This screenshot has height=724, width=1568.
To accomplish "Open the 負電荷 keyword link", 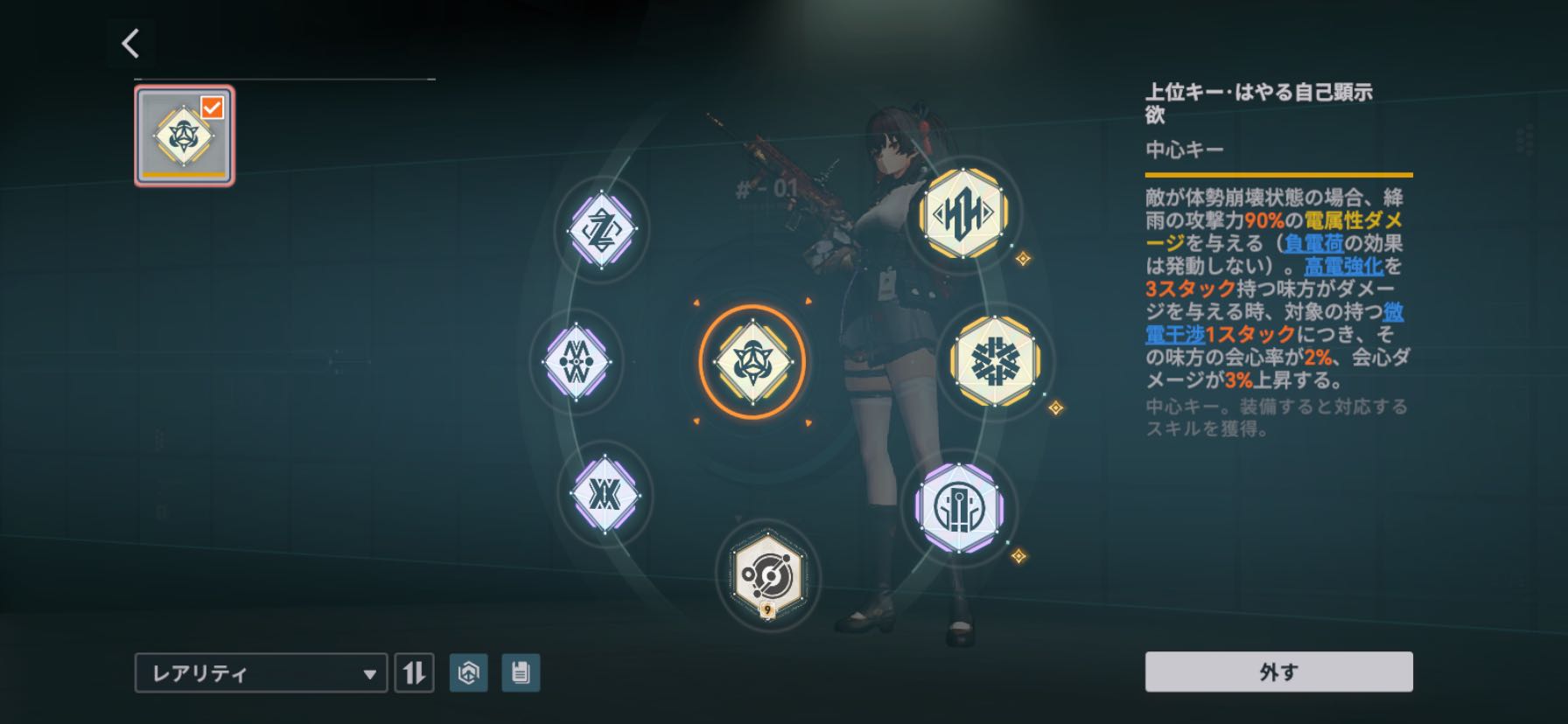I will point(1314,243).
